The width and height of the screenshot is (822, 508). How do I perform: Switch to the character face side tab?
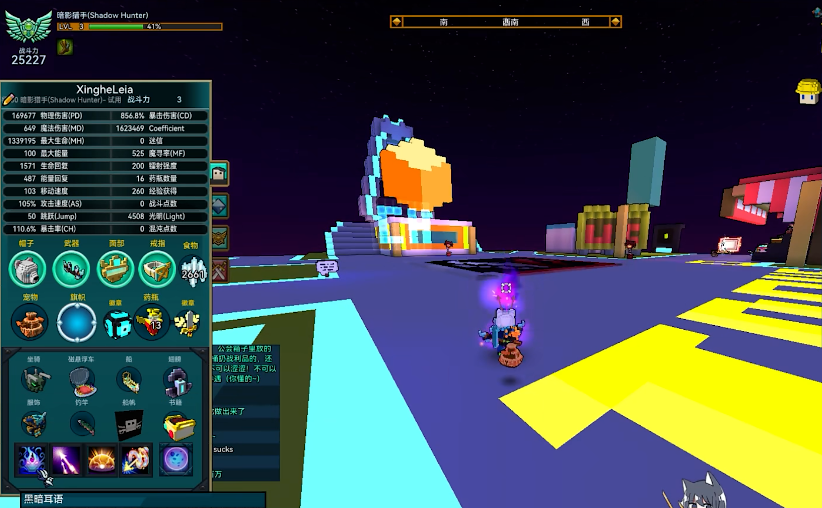219,173
